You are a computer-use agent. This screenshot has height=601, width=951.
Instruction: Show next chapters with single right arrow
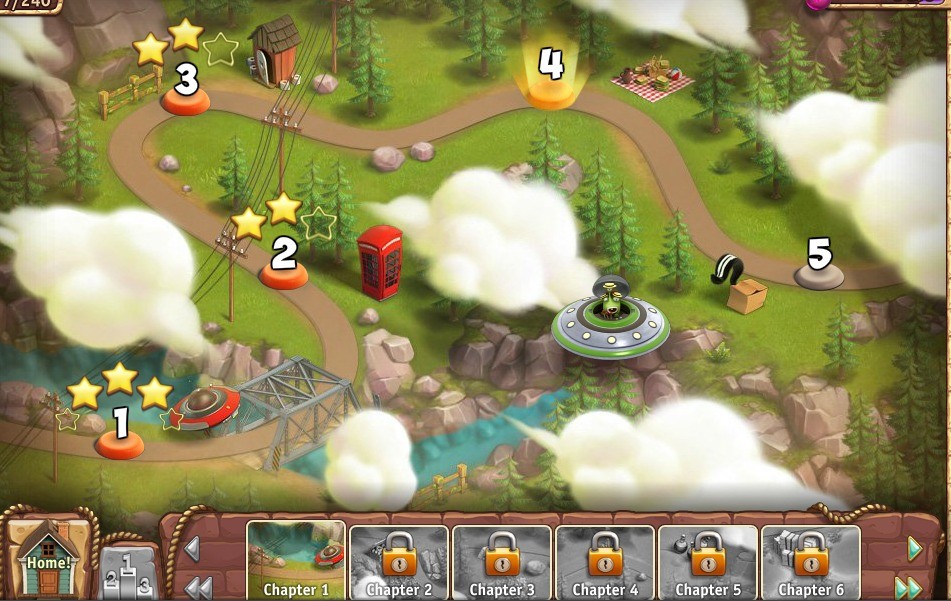click(x=914, y=549)
